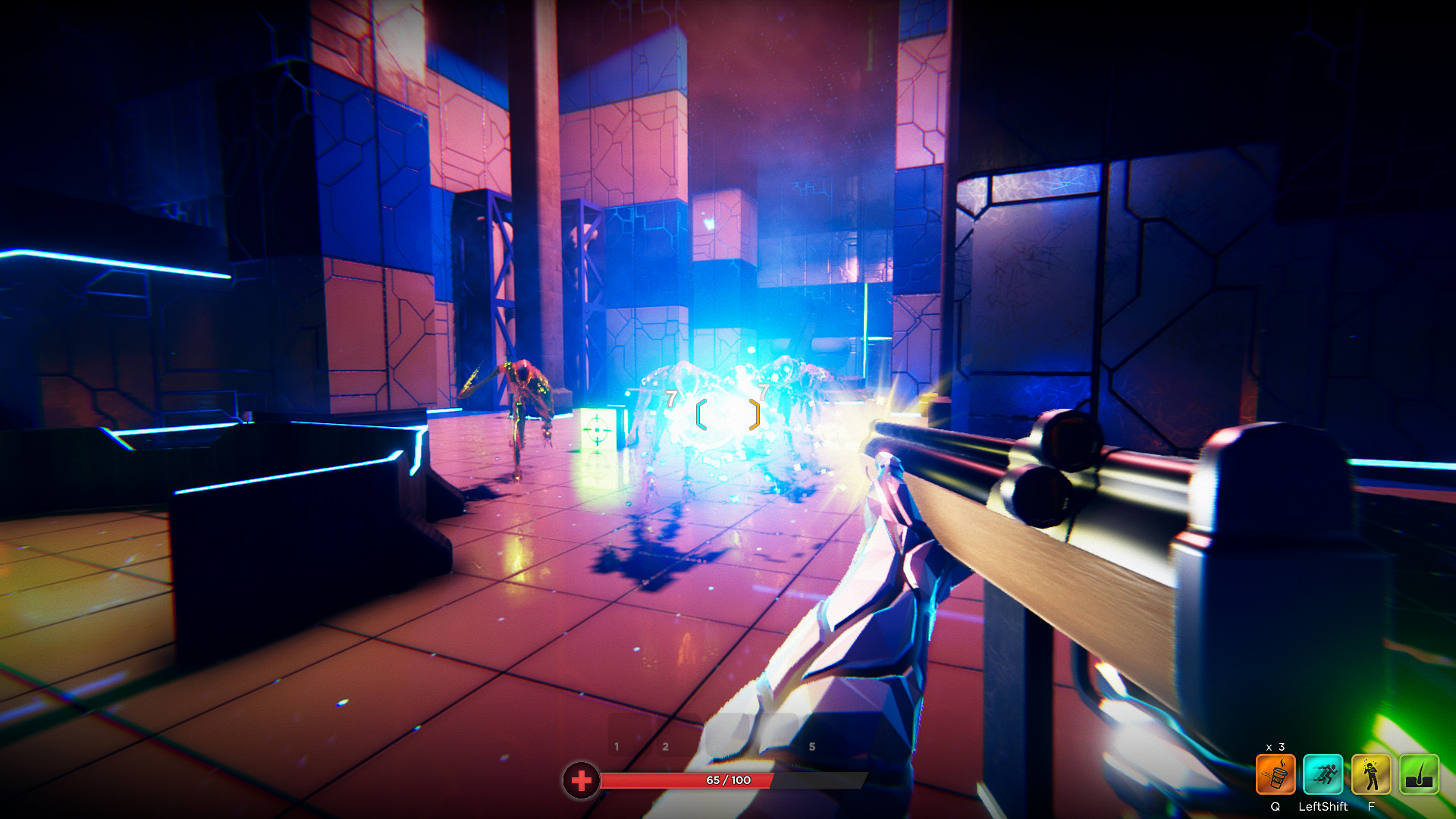Click the right '7' damage number

pos(762,394)
